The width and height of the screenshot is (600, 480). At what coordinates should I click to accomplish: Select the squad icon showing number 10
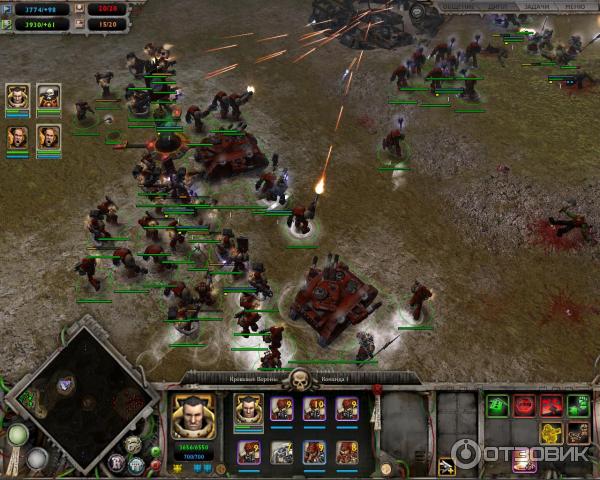tap(313, 408)
